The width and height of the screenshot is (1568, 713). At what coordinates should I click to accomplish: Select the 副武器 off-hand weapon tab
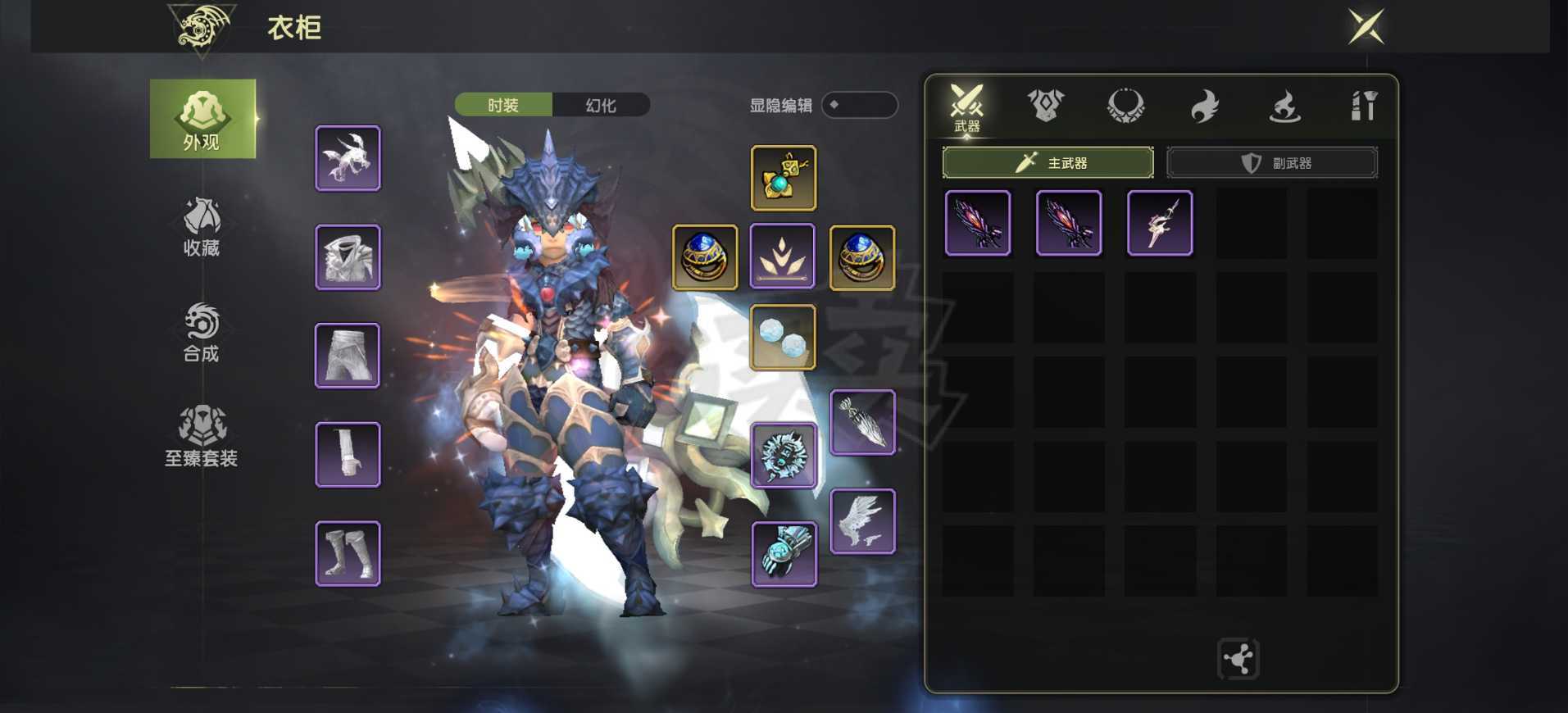[1271, 162]
